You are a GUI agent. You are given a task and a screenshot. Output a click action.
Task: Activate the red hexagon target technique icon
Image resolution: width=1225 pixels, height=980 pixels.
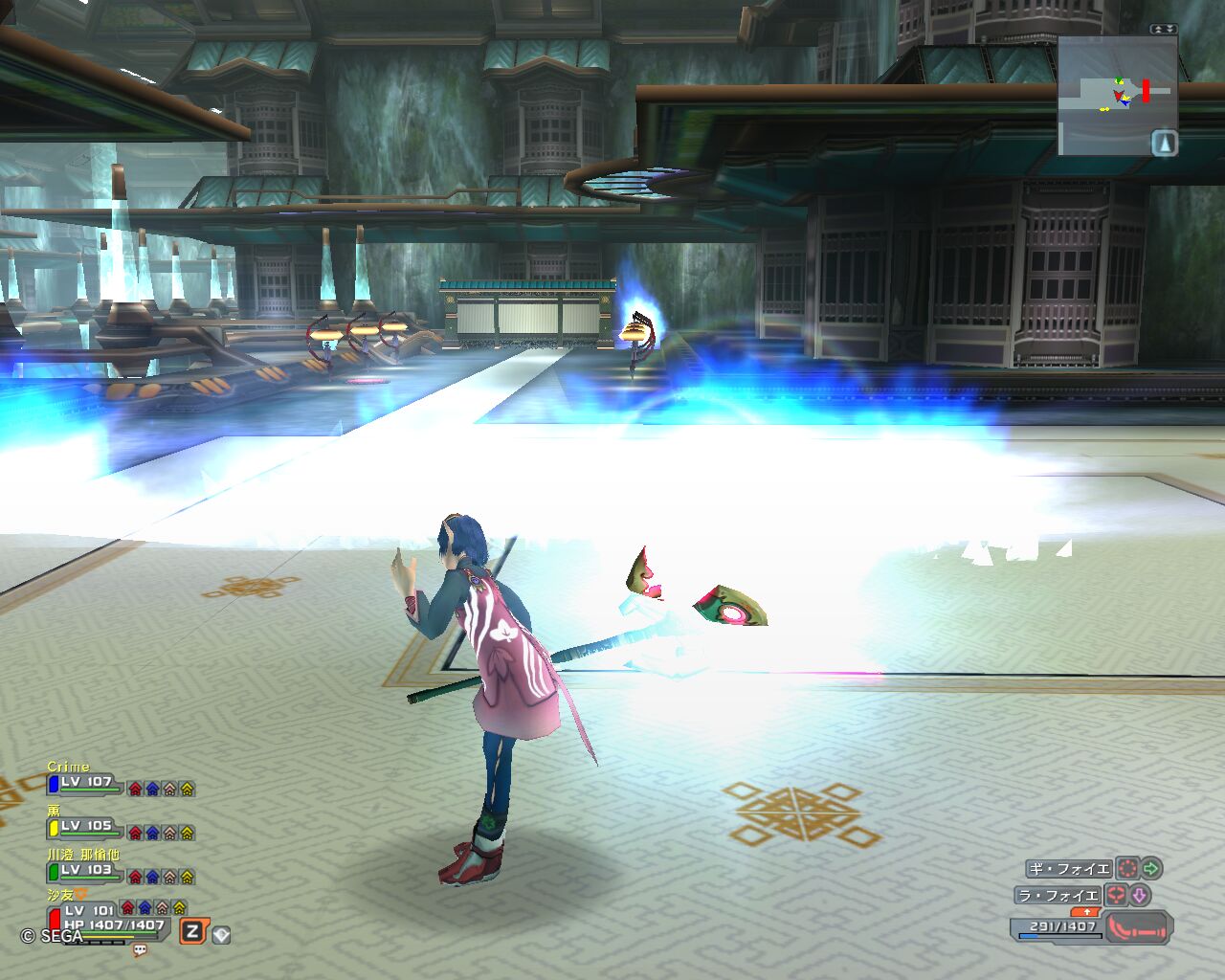[1116, 896]
